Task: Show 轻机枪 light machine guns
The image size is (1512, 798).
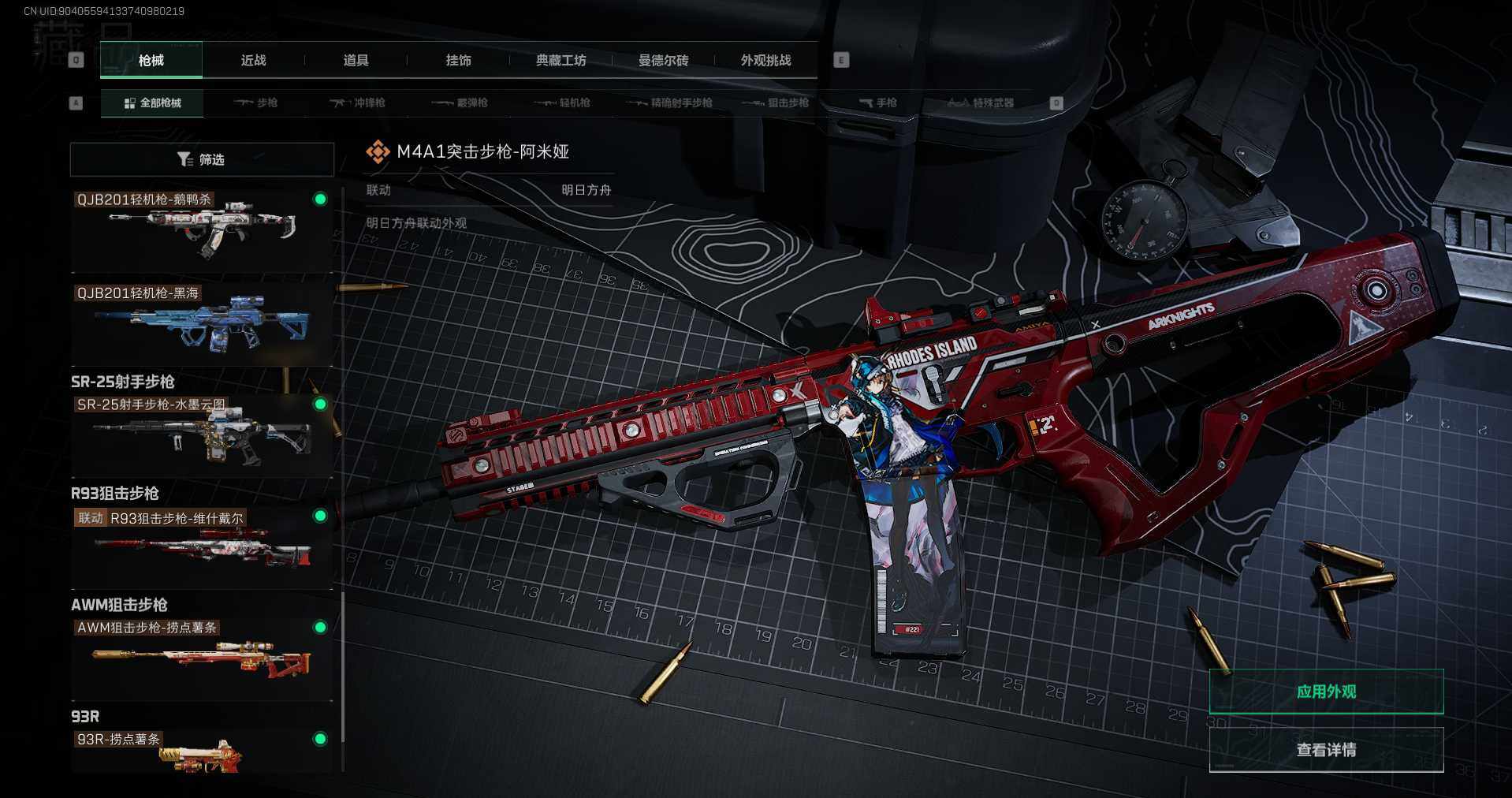Action: point(563,103)
